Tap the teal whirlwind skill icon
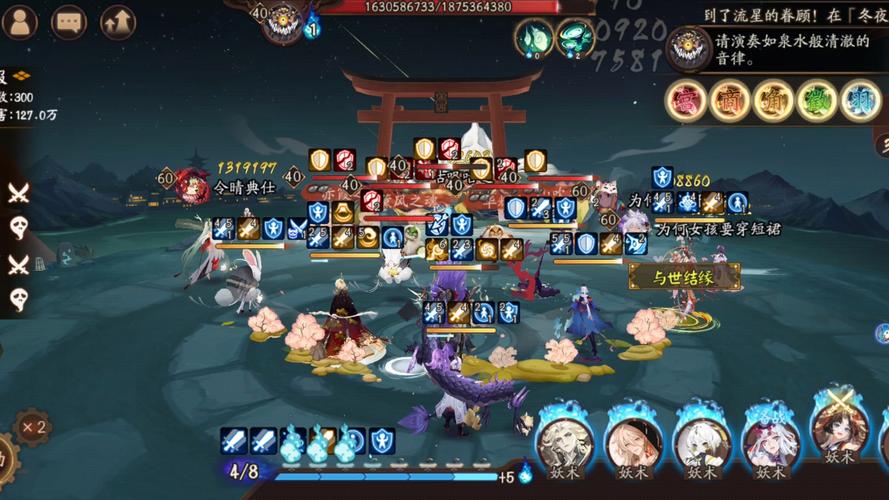The height and width of the screenshot is (500, 889). click(574, 39)
